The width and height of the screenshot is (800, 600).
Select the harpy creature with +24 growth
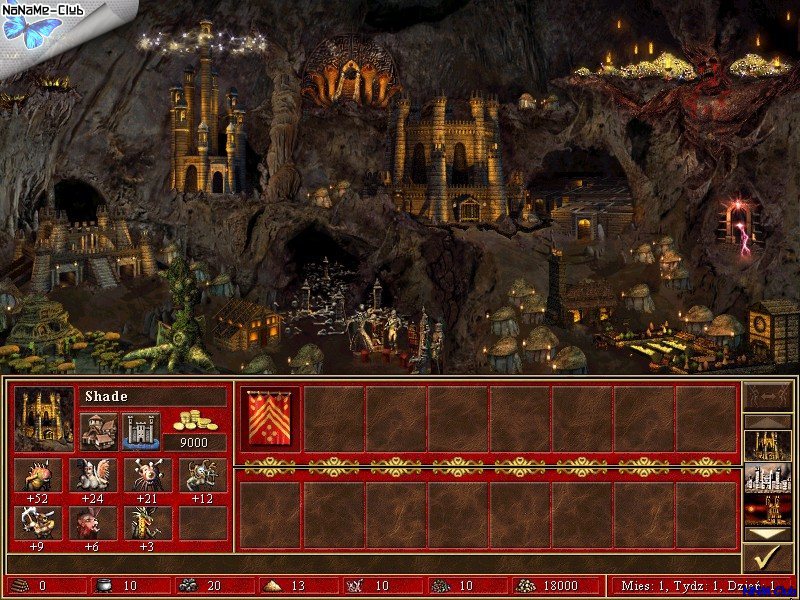click(95, 475)
